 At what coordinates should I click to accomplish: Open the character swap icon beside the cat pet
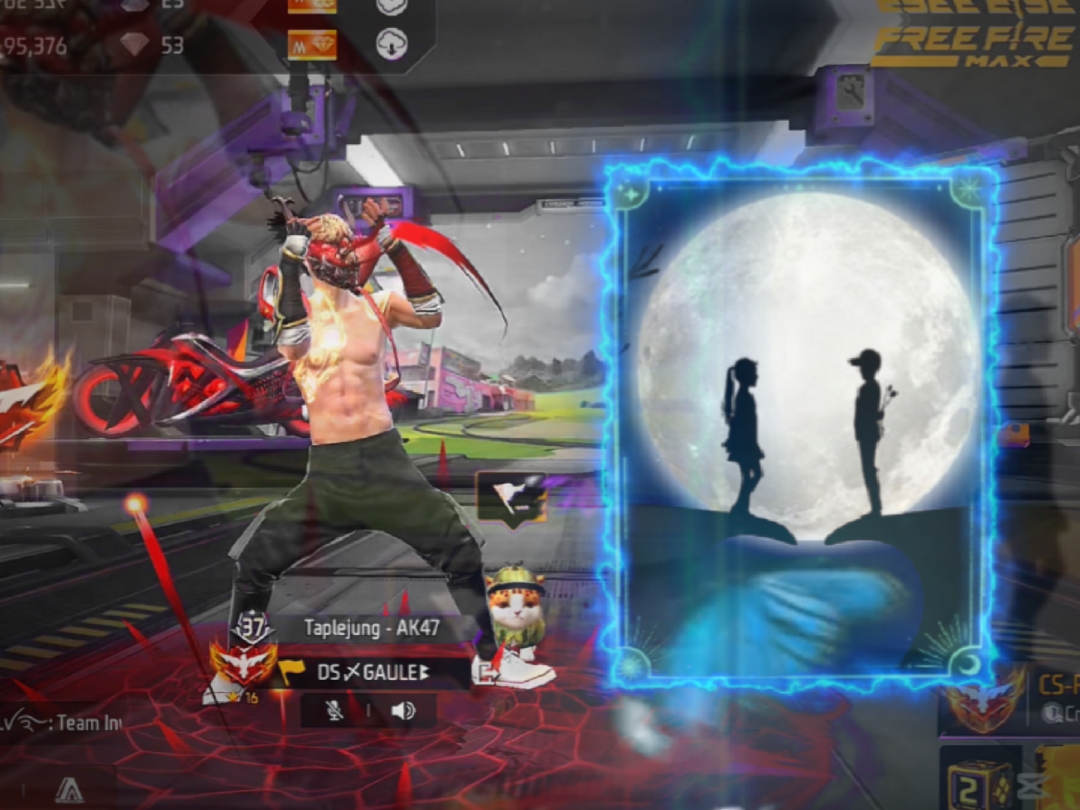click(510, 496)
